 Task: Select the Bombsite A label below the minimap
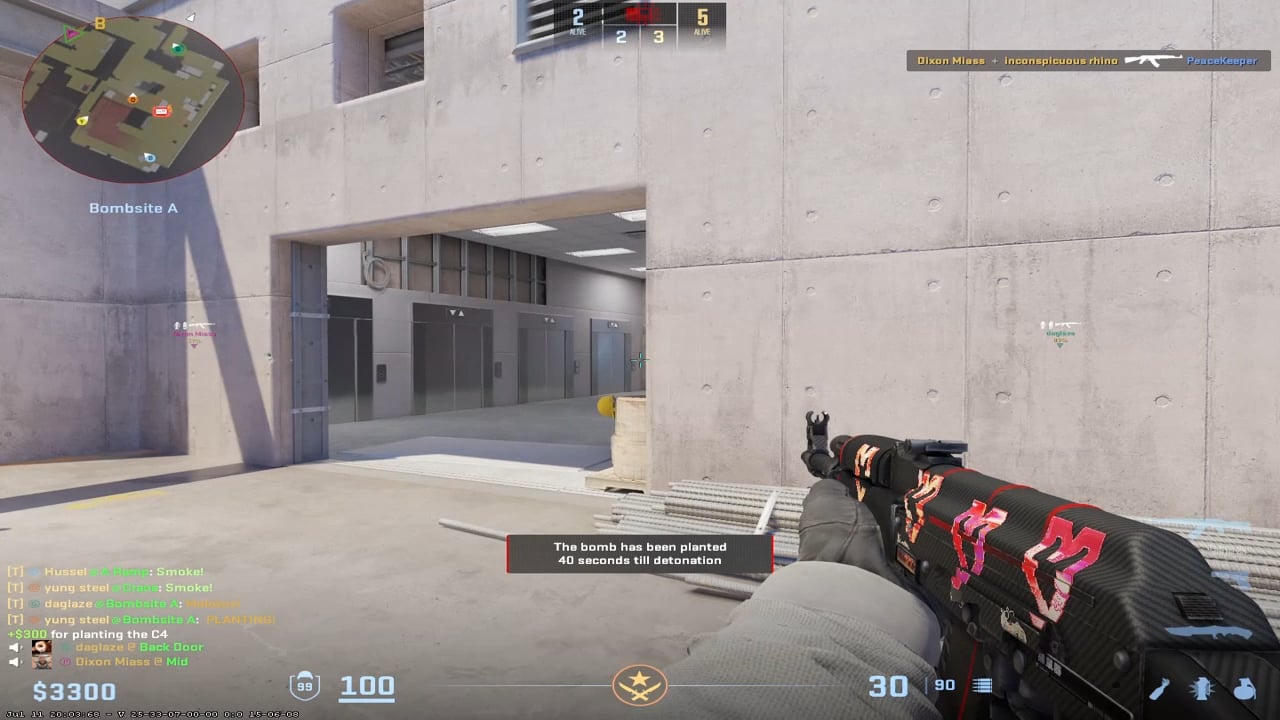[x=133, y=208]
